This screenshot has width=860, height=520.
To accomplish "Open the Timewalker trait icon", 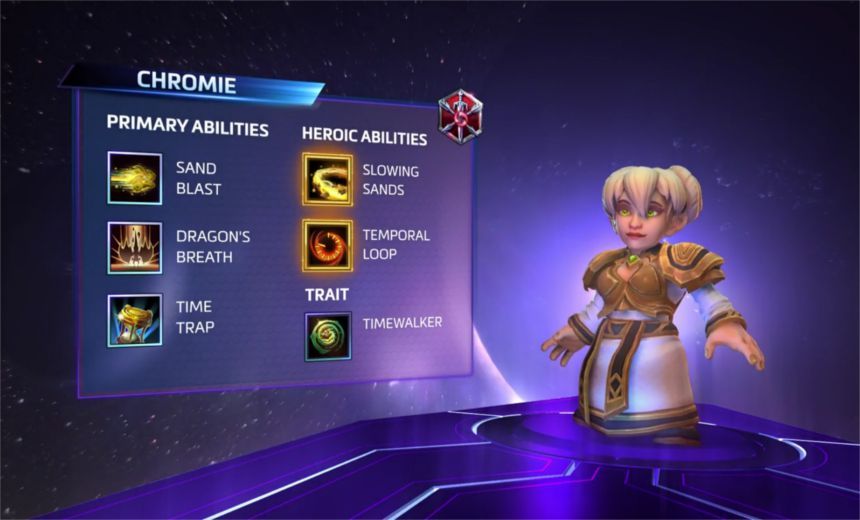I will click(x=327, y=336).
